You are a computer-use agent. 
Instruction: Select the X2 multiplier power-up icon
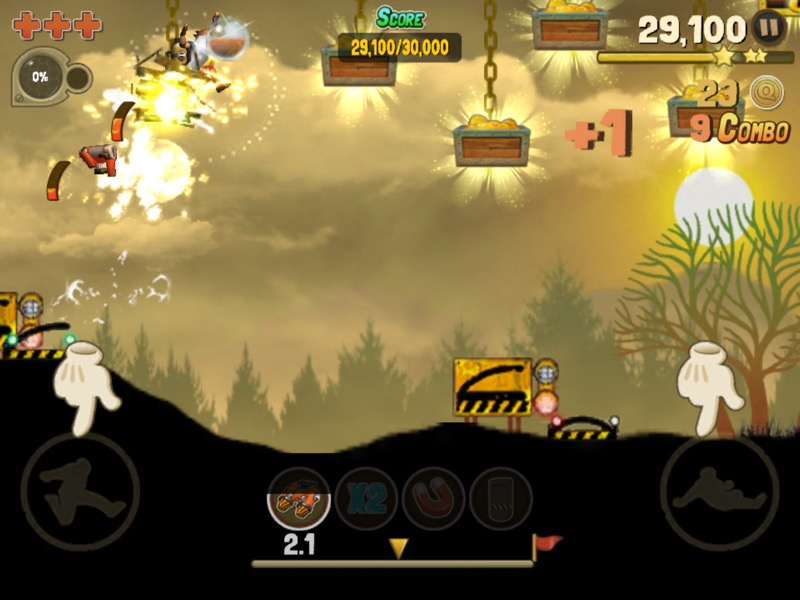(x=366, y=499)
